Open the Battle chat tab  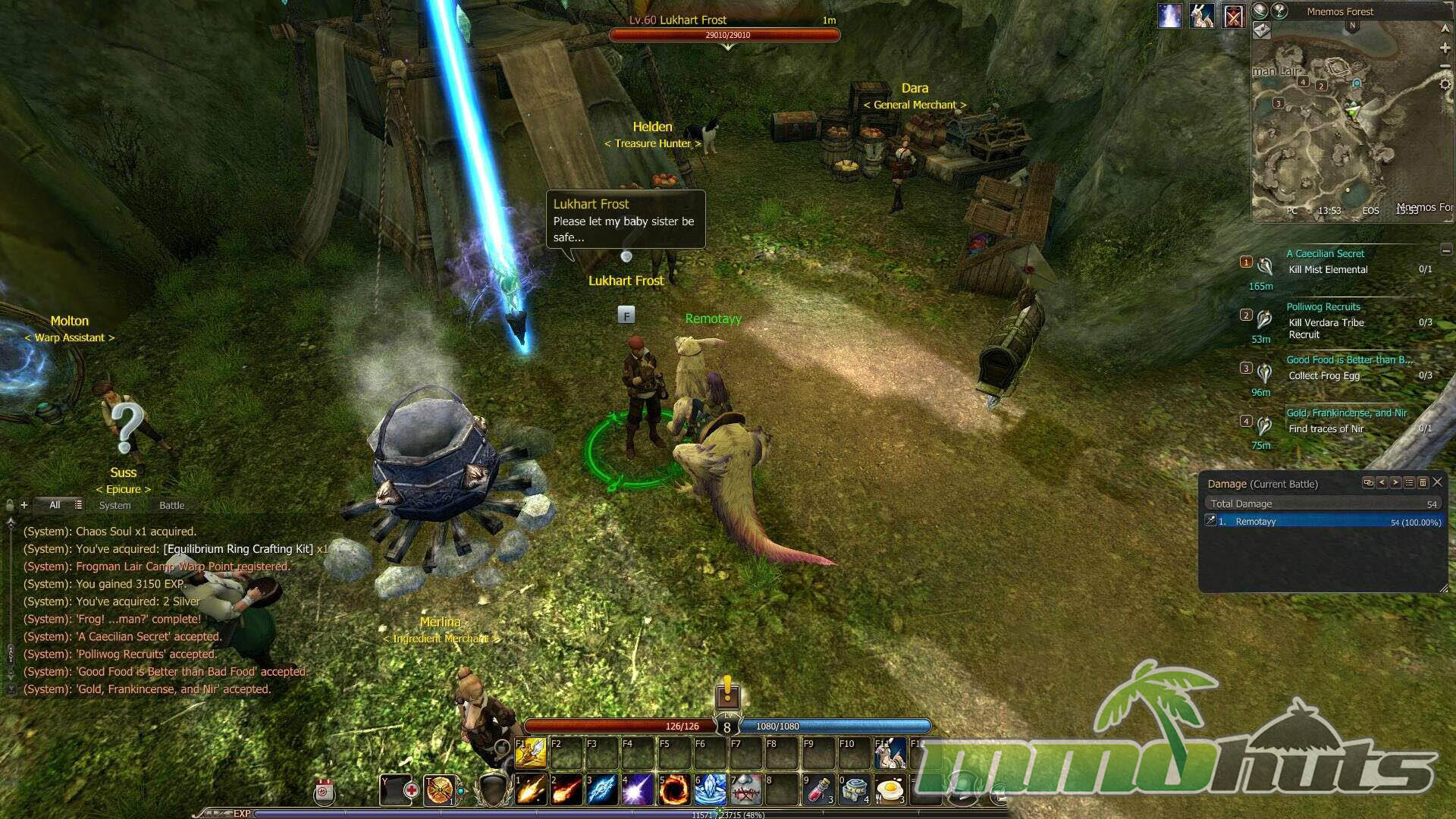[x=171, y=505]
